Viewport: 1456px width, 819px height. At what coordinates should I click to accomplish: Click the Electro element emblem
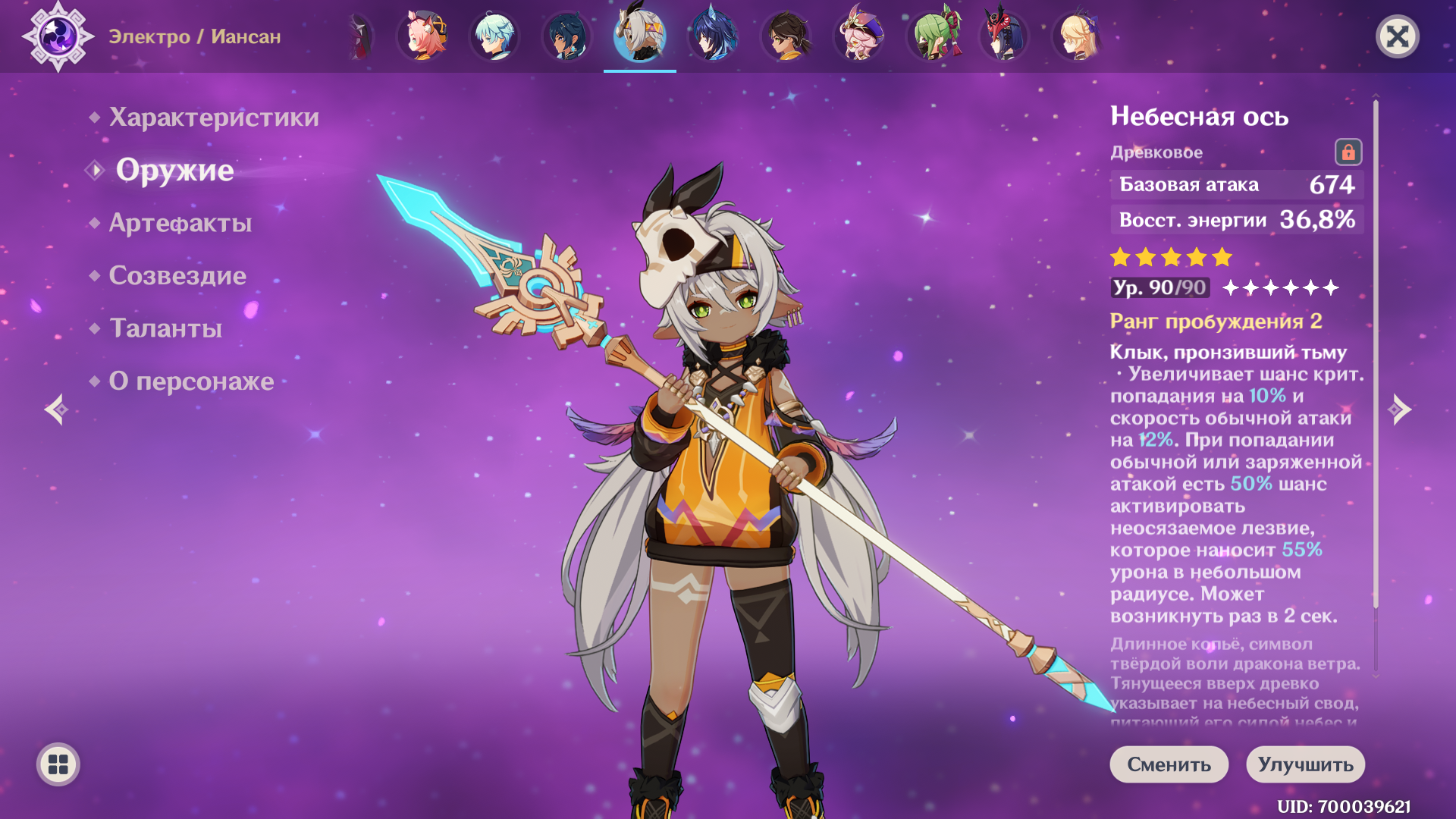click(58, 36)
